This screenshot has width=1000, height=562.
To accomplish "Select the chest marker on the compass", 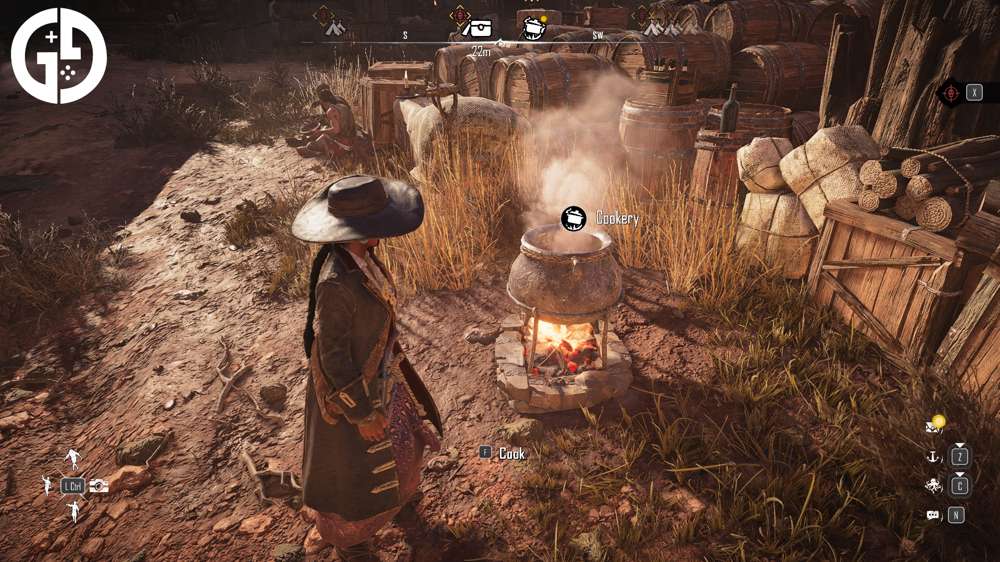I will pyautogui.click(x=476, y=28).
